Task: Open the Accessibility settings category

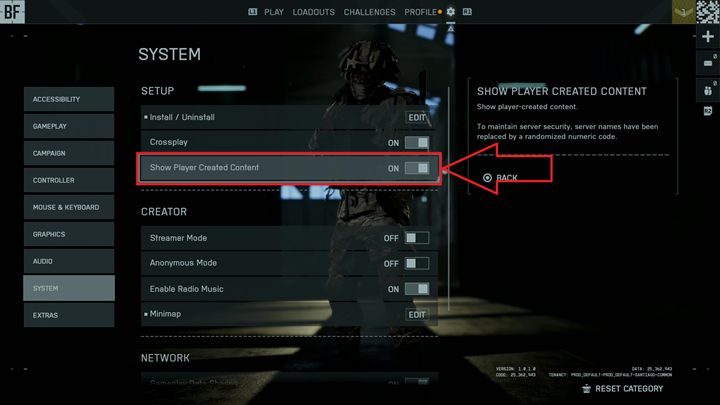Action: coord(68,99)
